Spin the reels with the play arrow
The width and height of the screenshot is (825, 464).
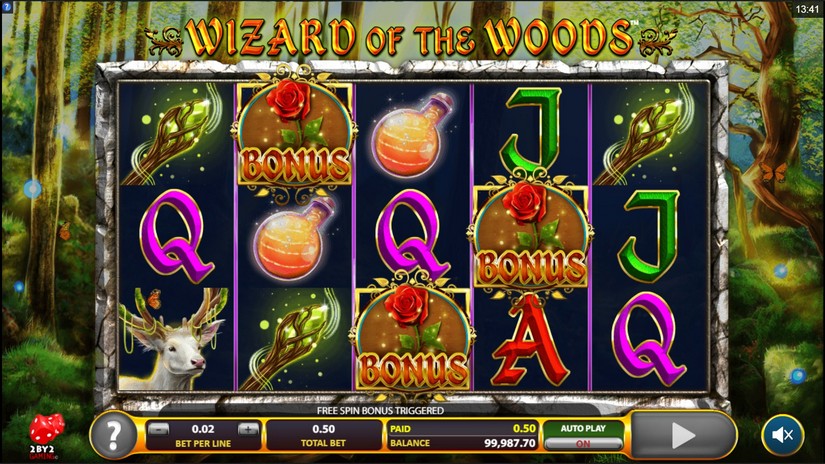pyautogui.click(x=683, y=435)
